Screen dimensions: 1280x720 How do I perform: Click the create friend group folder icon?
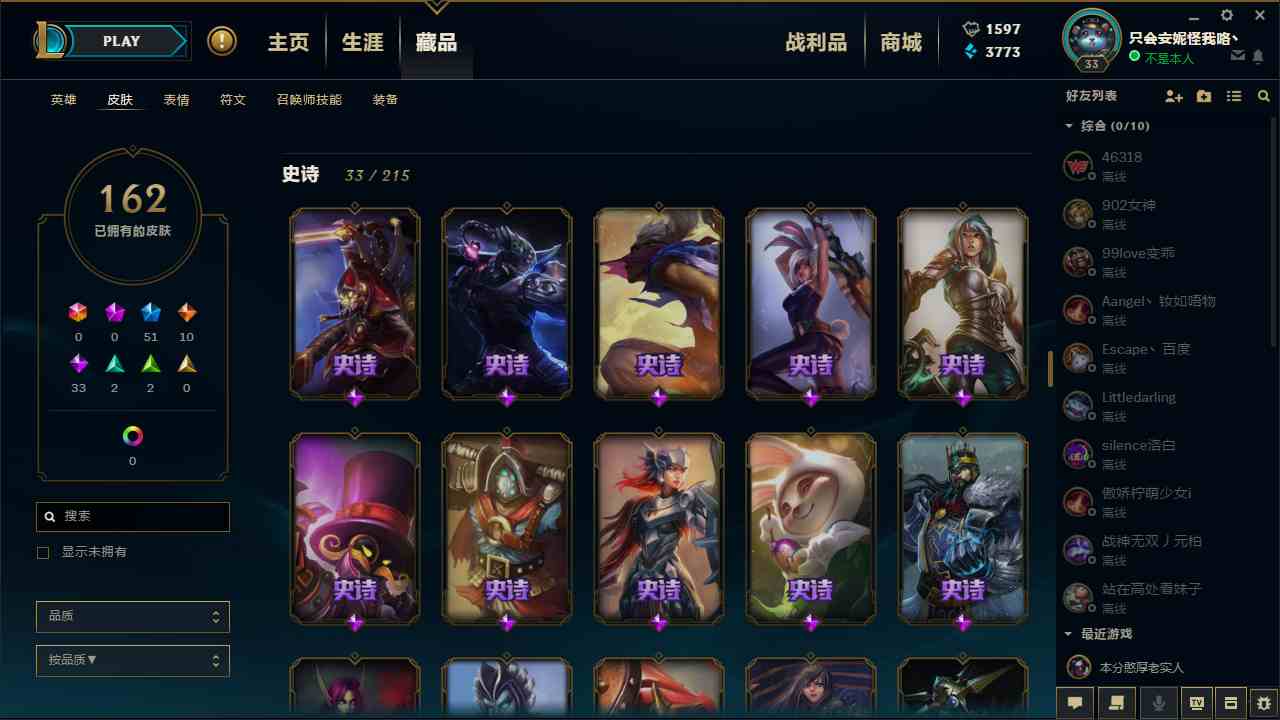click(x=1203, y=96)
